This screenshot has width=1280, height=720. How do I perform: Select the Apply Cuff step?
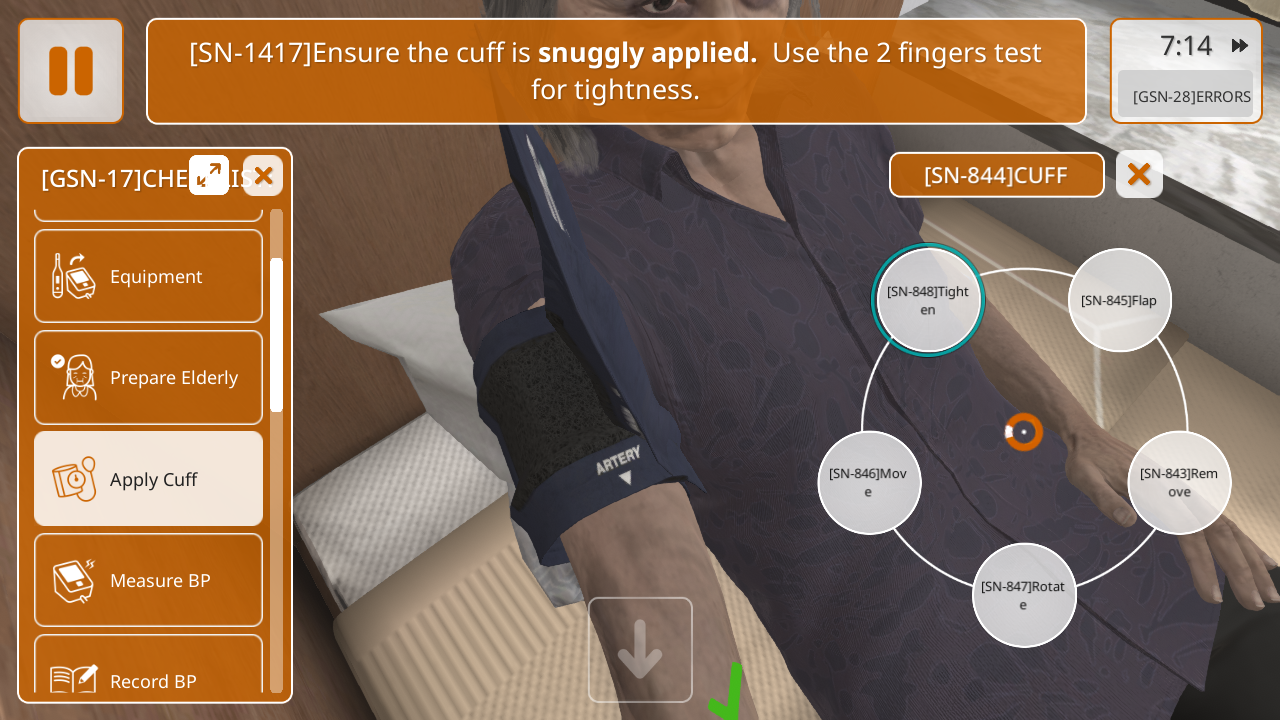(x=149, y=479)
